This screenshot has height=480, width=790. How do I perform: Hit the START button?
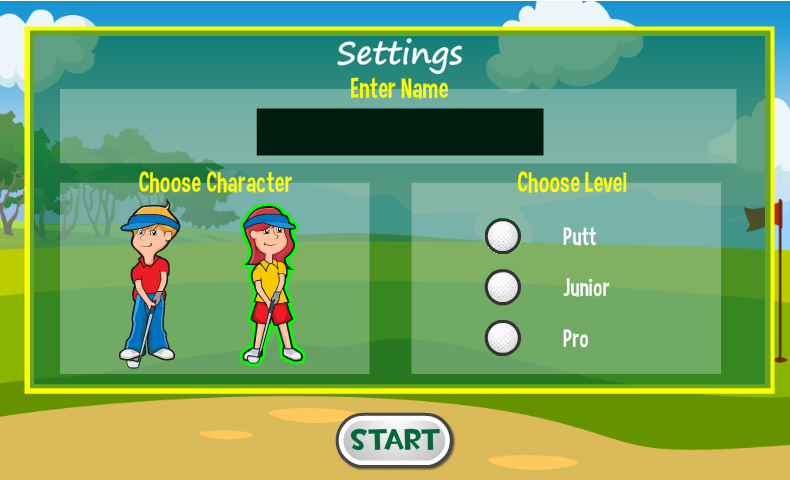tap(395, 440)
